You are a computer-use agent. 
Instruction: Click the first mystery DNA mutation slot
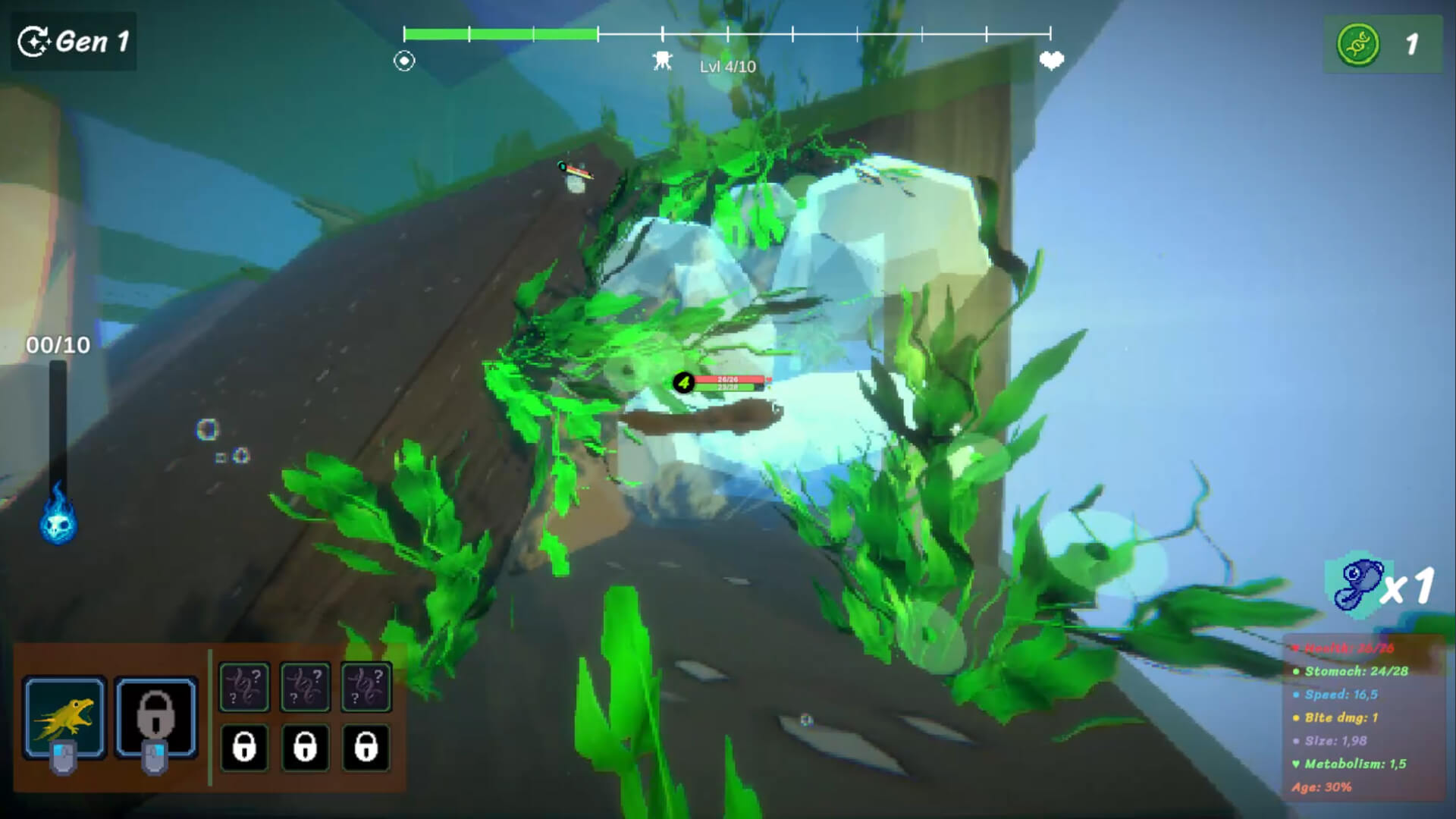point(243,687)
